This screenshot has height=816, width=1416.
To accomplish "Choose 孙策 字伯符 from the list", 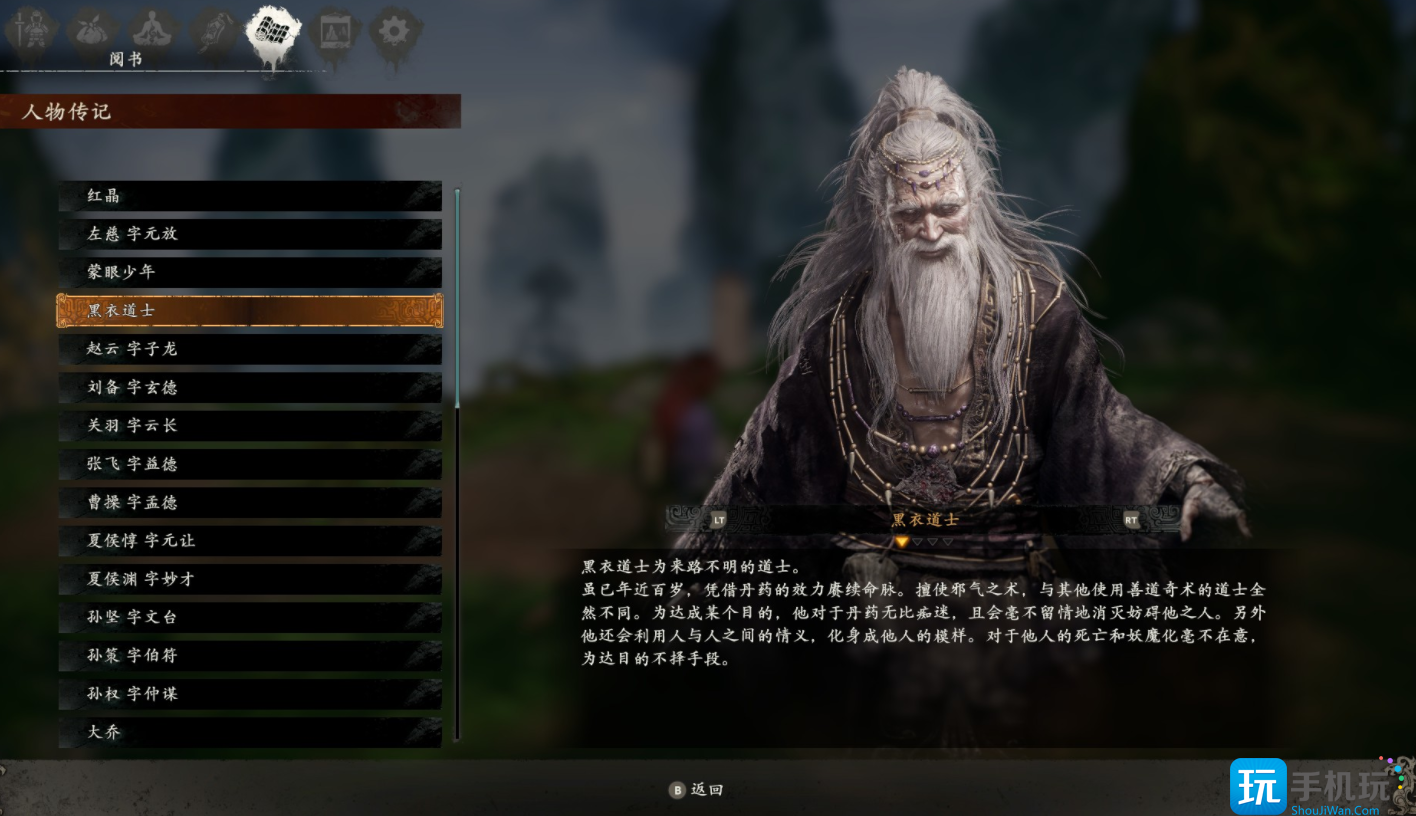I will coord(250,656).
